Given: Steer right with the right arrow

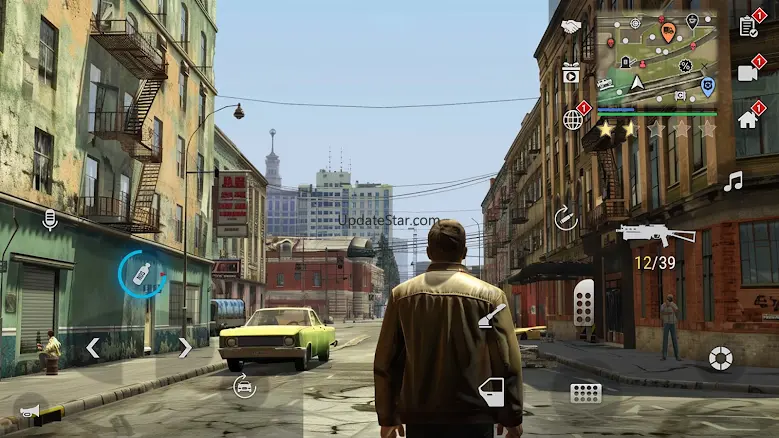Looking at the screenshot, I should (185, 348).
